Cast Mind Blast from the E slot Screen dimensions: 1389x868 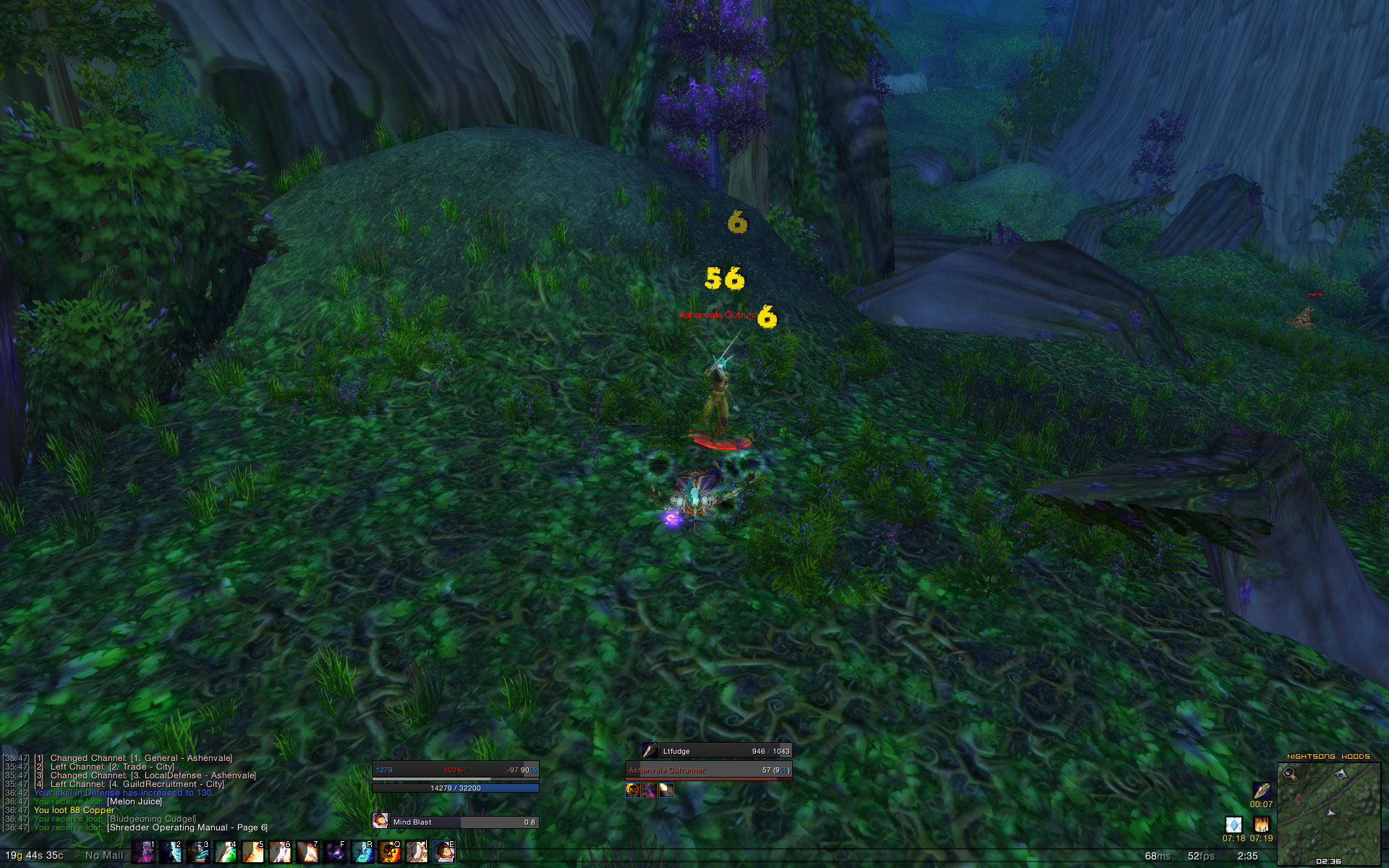tap(444, 852)
